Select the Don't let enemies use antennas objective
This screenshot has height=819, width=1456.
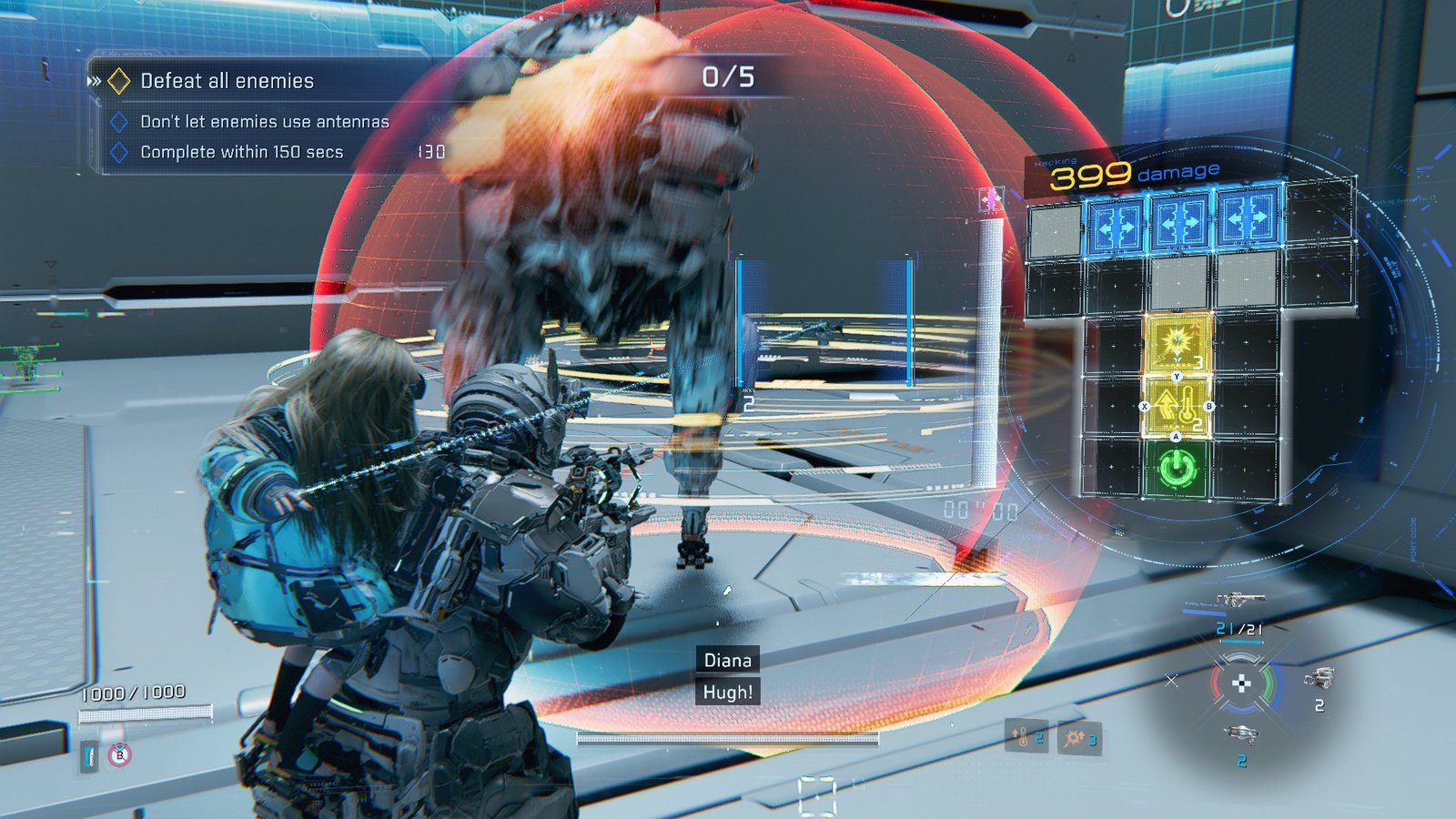point(264,122)
